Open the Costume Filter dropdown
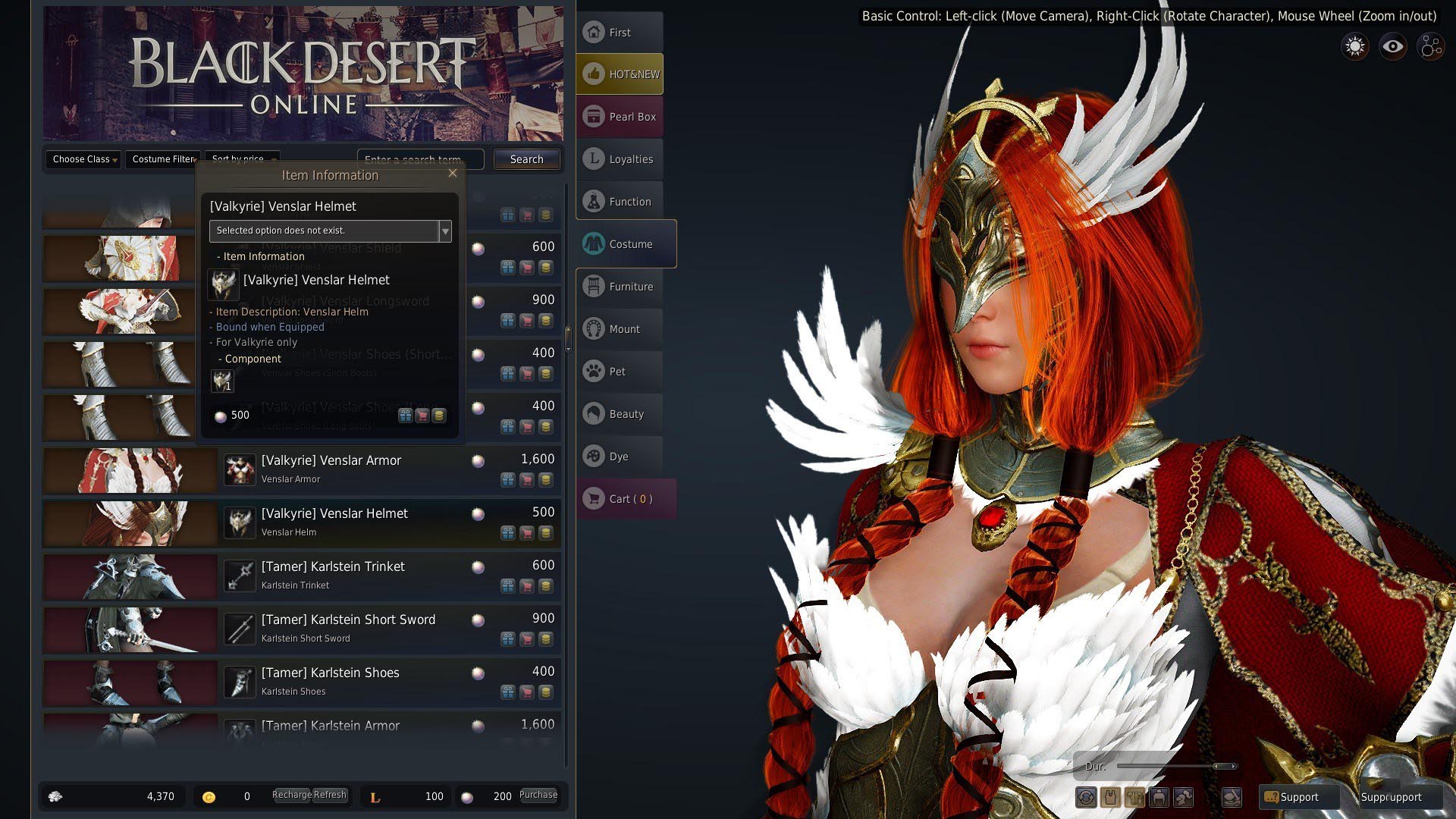Viewport: 1456px width, 819px height. pyautogui.click(x=164, y=159)
